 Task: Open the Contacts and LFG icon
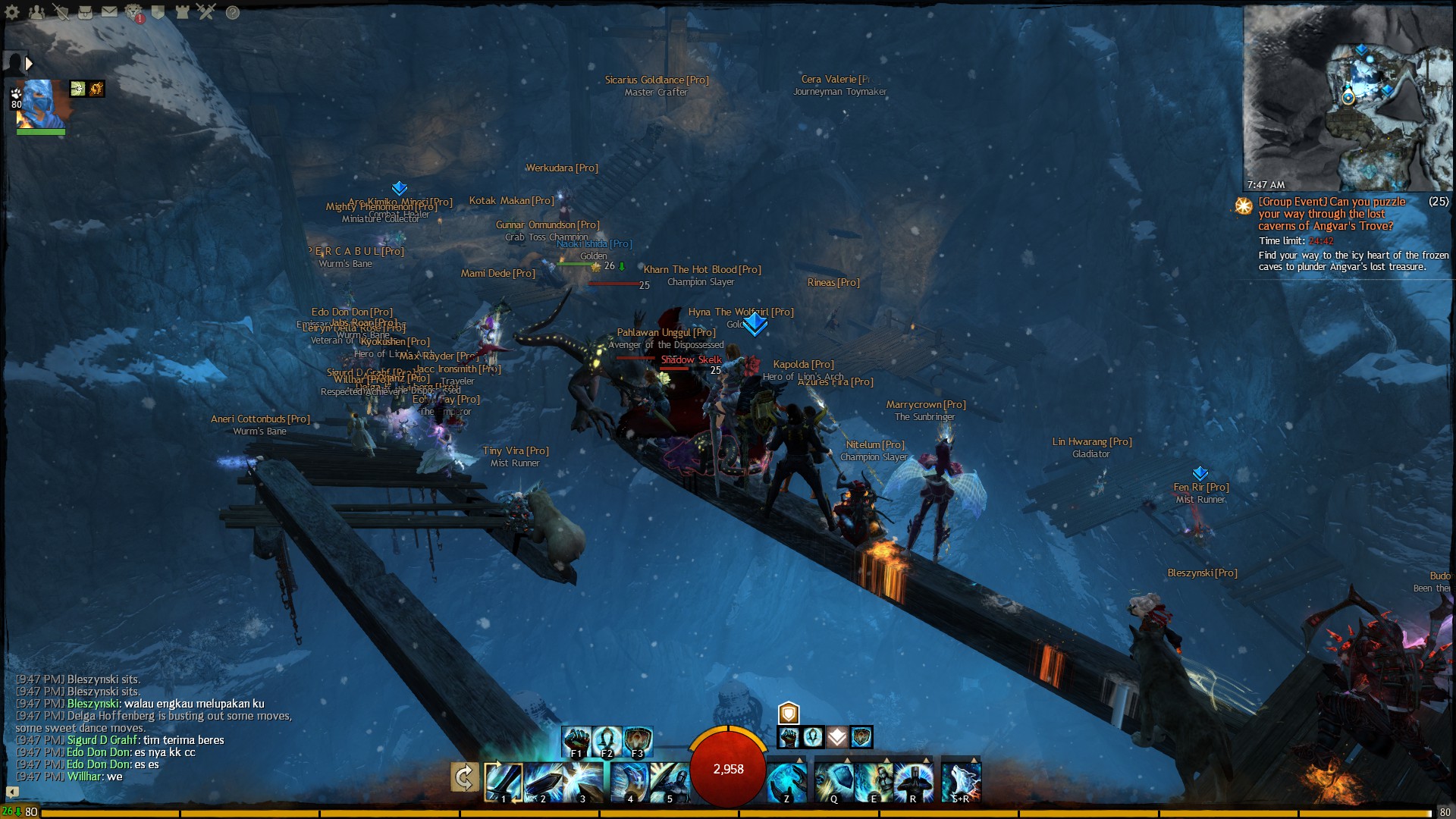[x=36, y=11]
